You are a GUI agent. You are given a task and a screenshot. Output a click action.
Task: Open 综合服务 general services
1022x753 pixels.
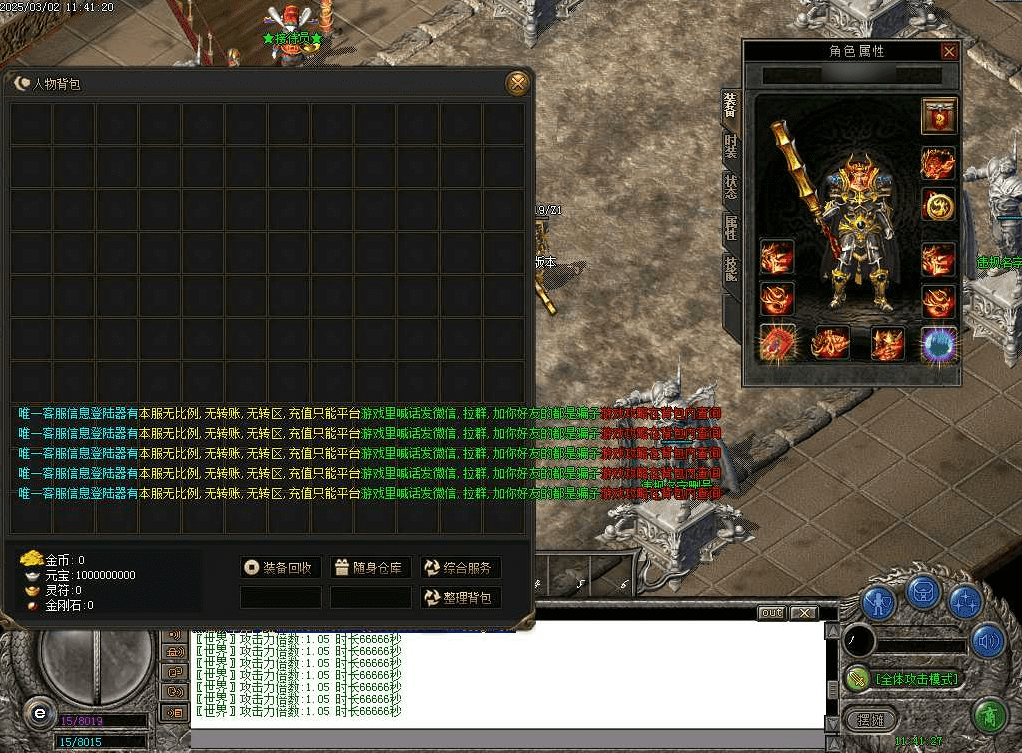point(460,568)
